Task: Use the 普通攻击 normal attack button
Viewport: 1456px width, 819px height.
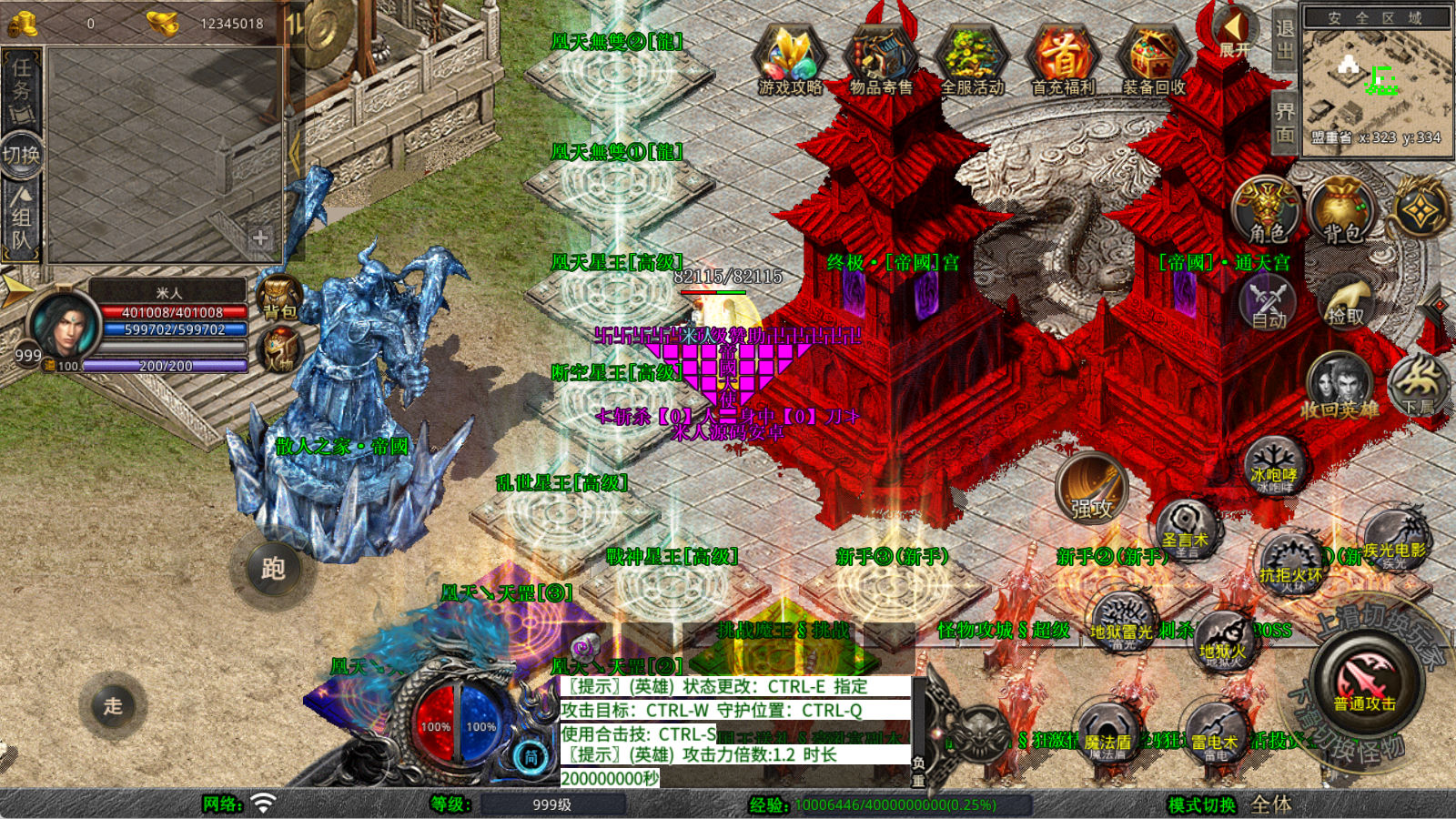Action: pos(1364,682)
